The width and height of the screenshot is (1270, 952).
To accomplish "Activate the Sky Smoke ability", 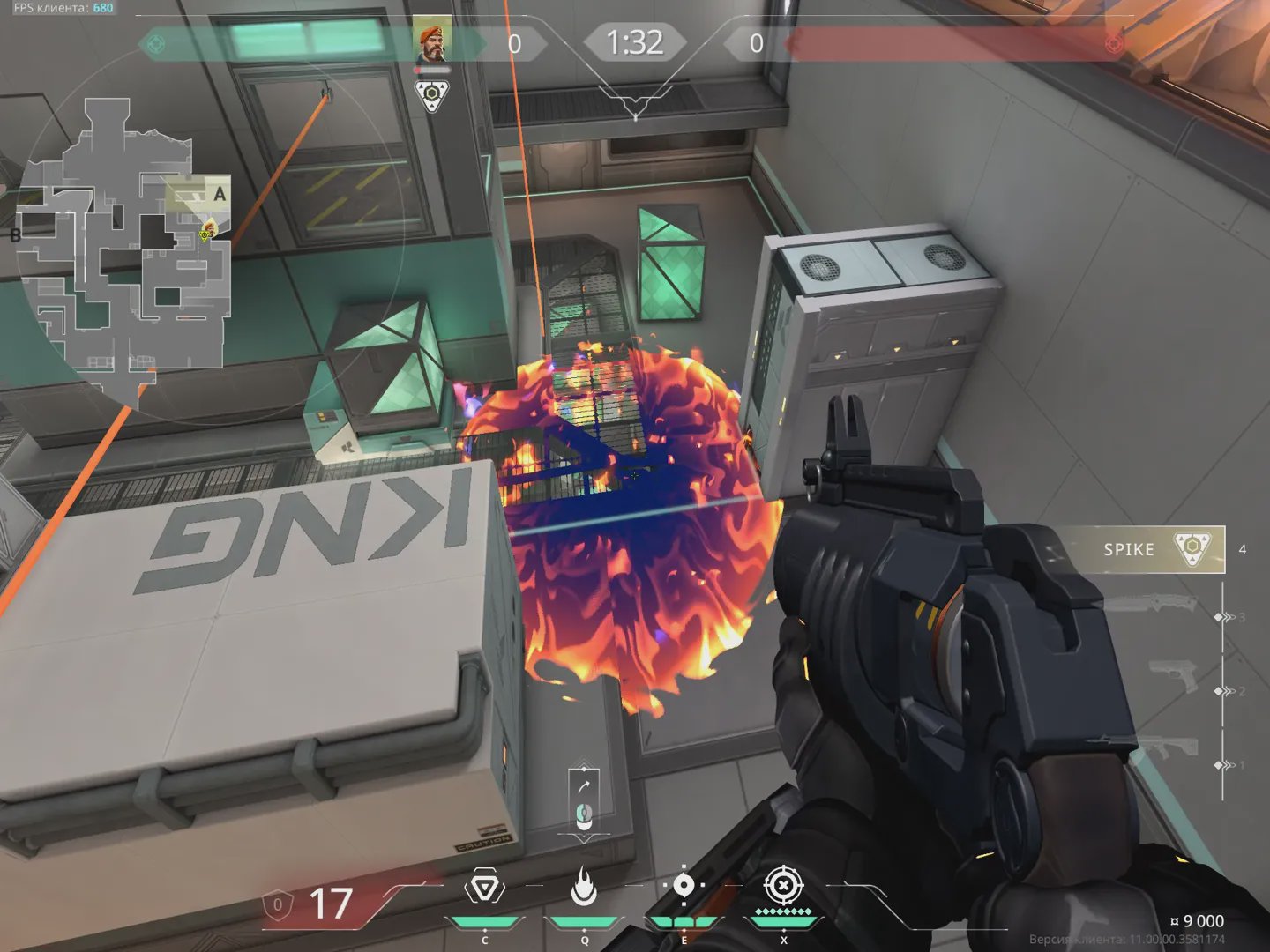I will click(x=684, y=887).
